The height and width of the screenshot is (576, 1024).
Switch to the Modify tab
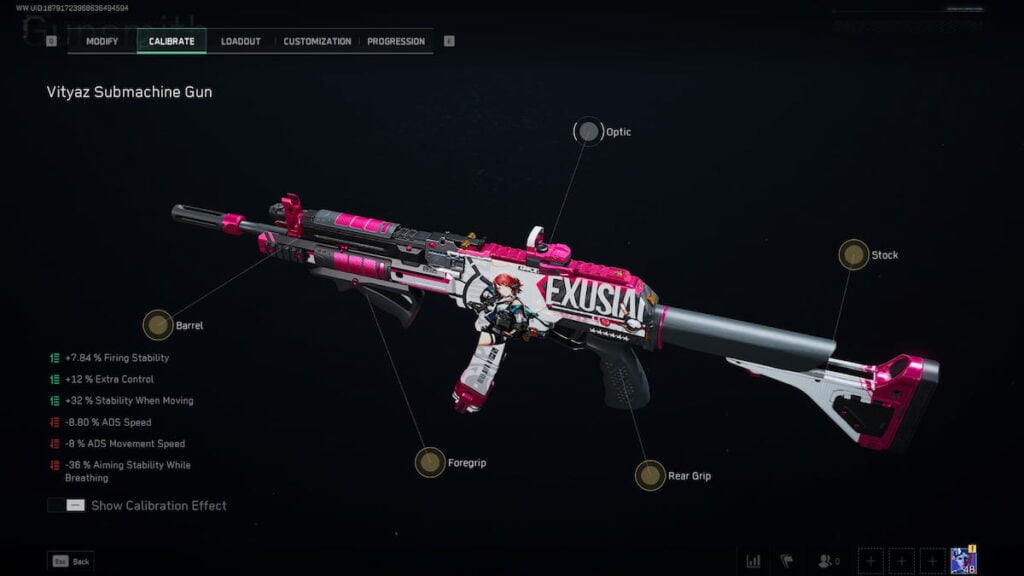pos(102,41)
